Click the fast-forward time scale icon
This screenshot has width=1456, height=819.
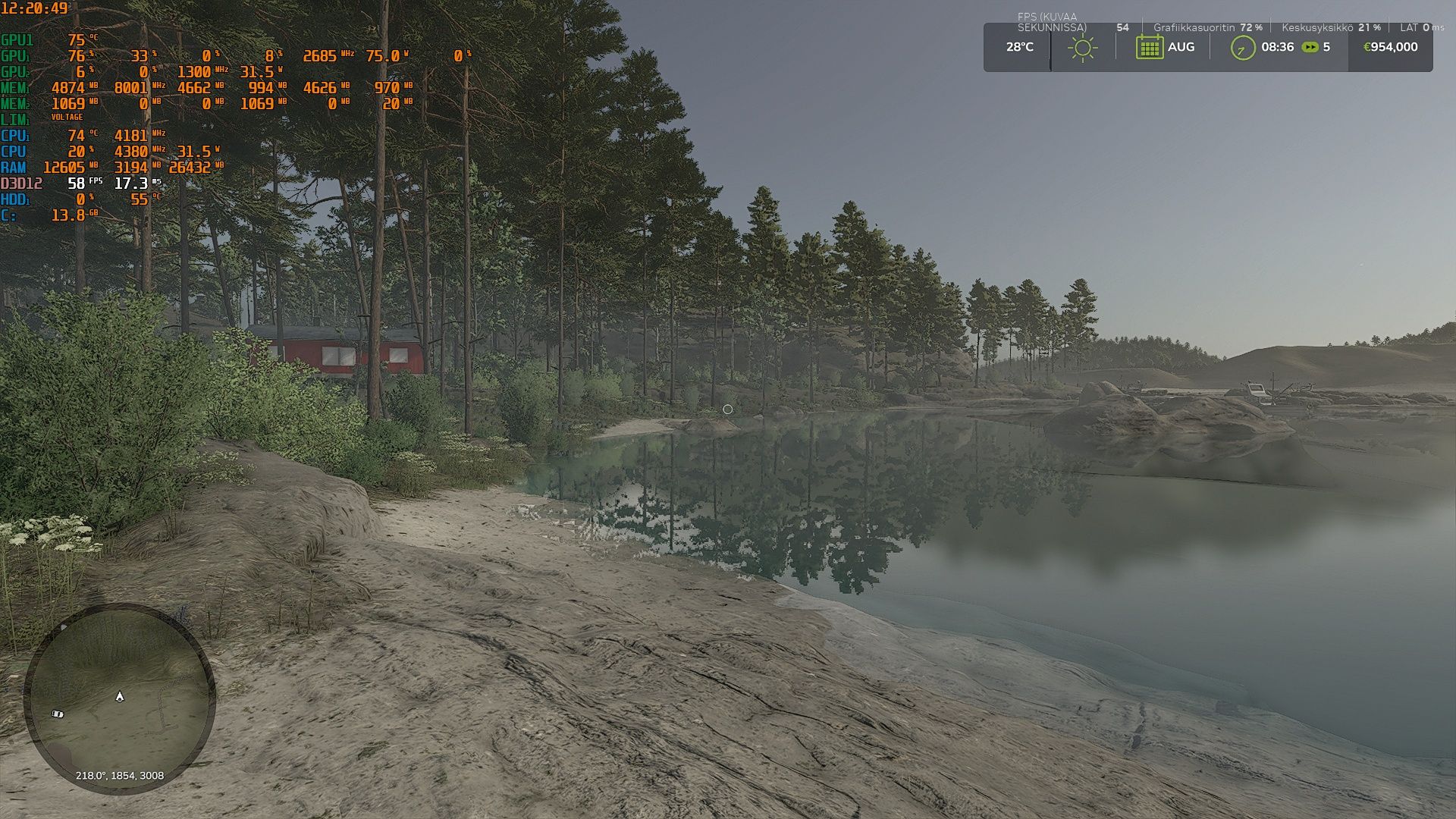[1310, 47]
